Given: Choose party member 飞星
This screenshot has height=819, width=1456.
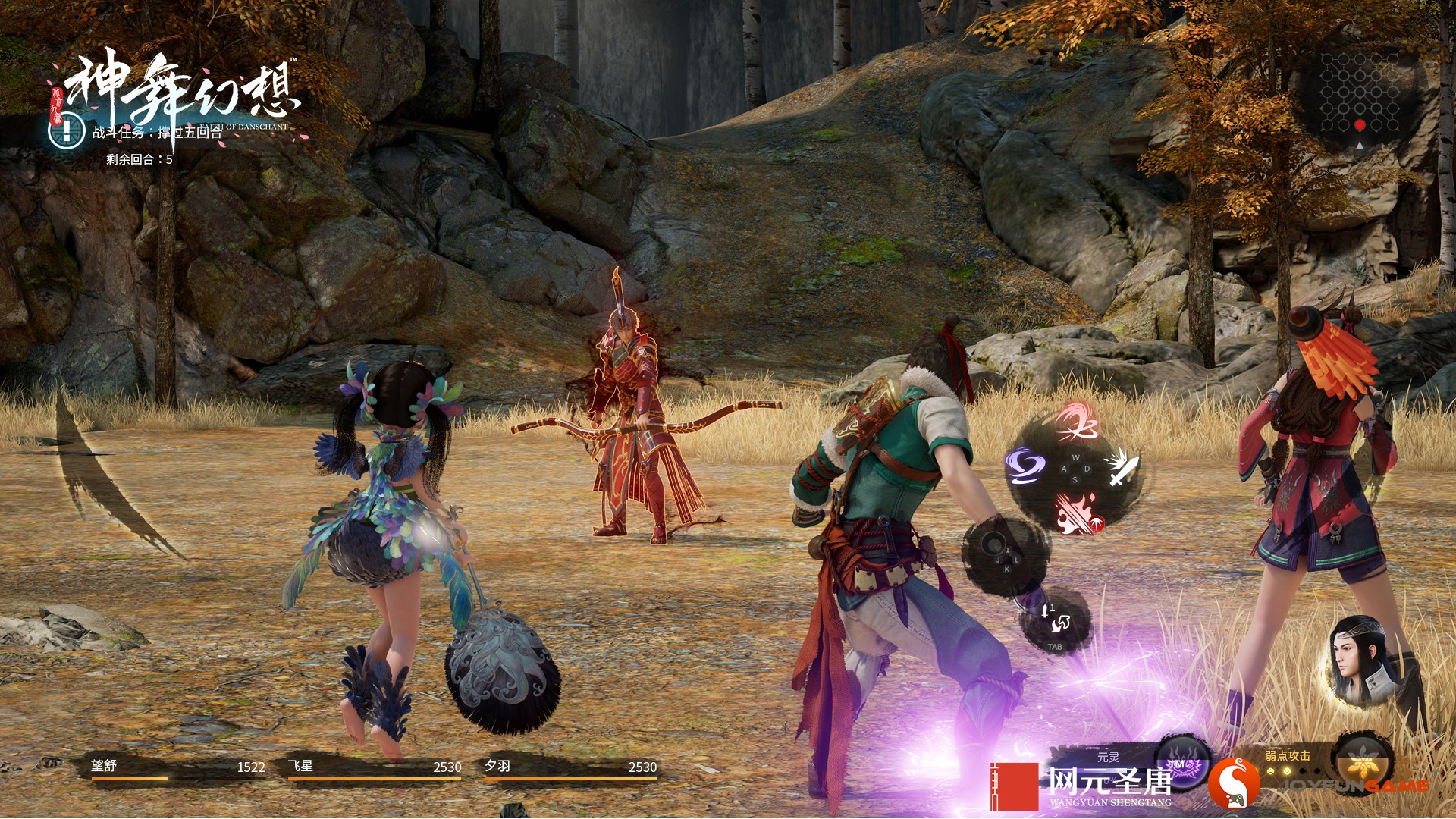Looking at the screenshot, I should click(375, 768).
